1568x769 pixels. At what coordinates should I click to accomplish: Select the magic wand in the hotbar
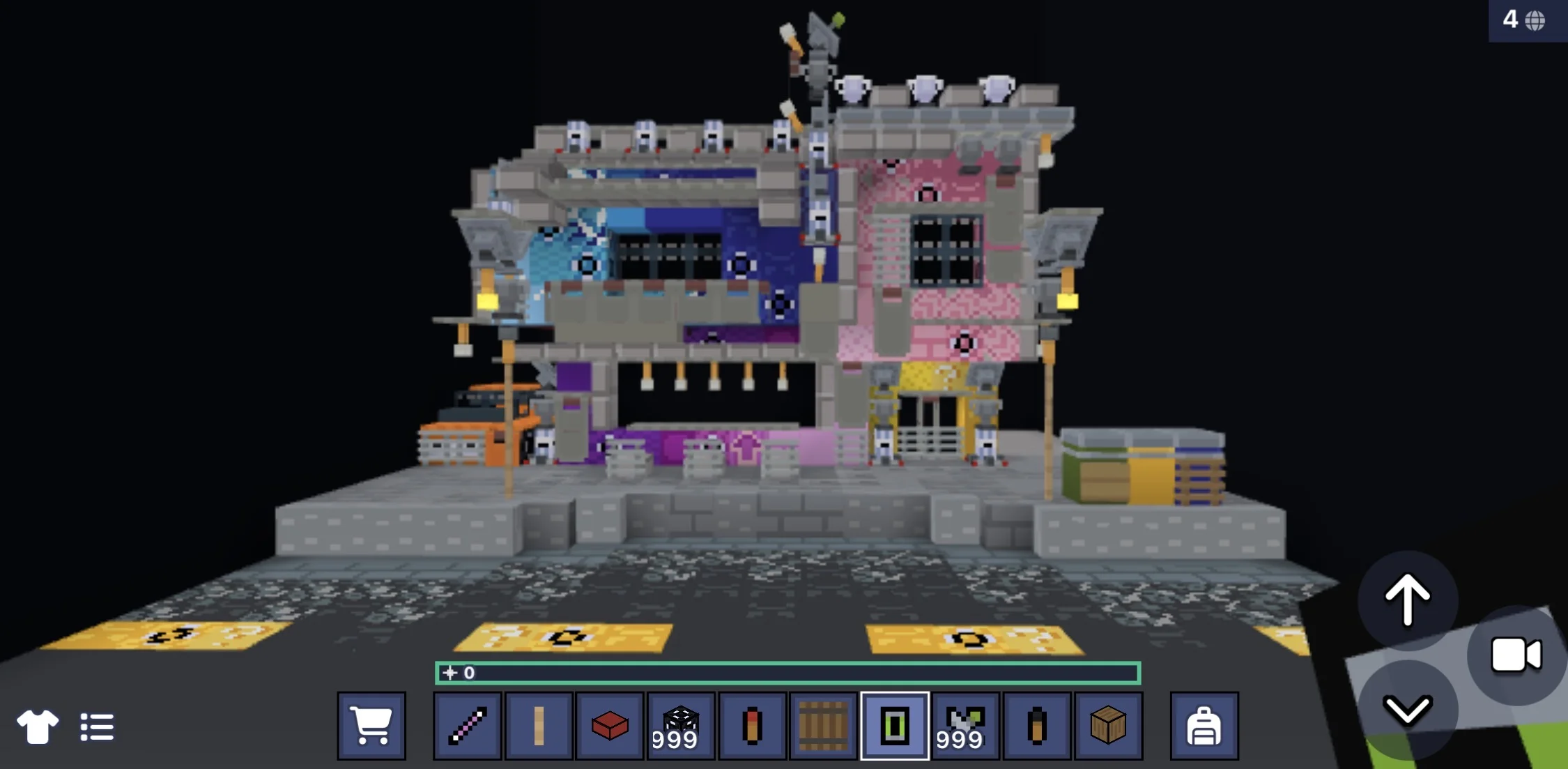(467, 725)
